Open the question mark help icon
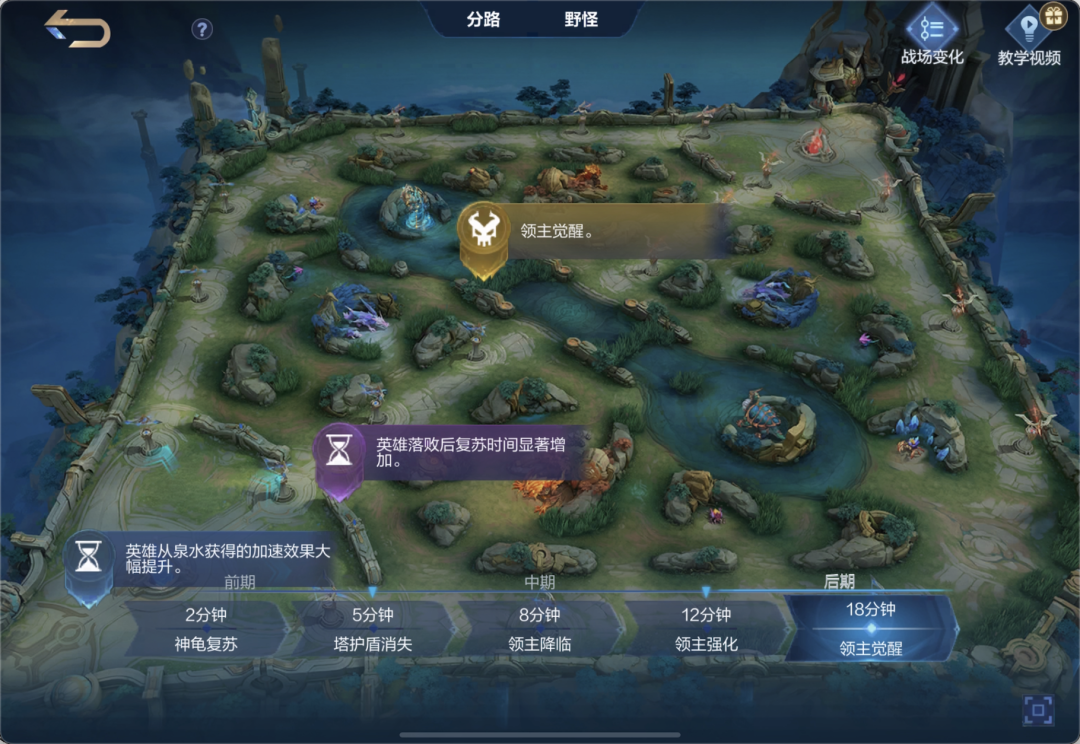The image size is (1080, 744). point(202,29)
